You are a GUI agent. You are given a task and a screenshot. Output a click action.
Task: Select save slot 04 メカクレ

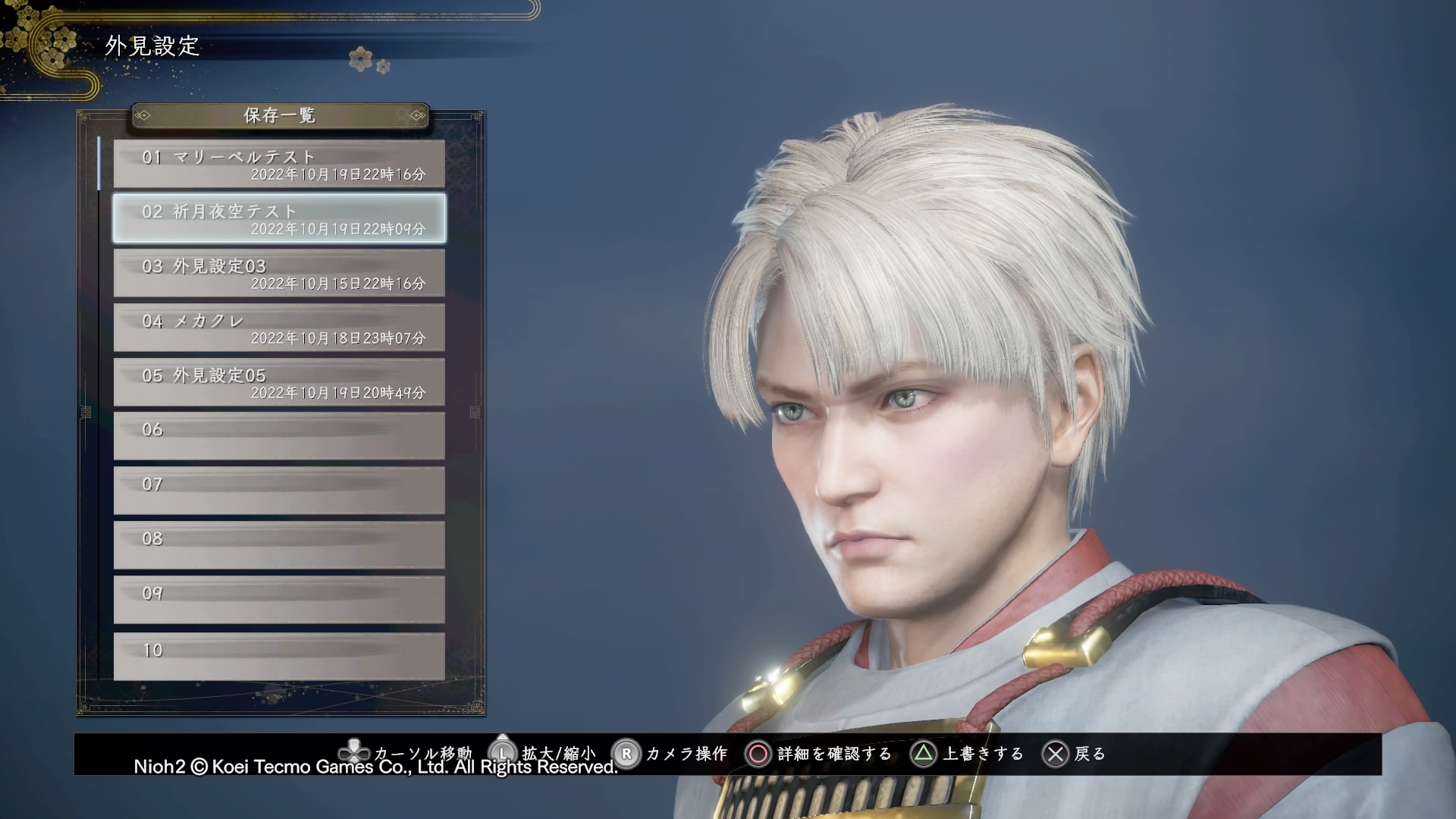point(279,328)
